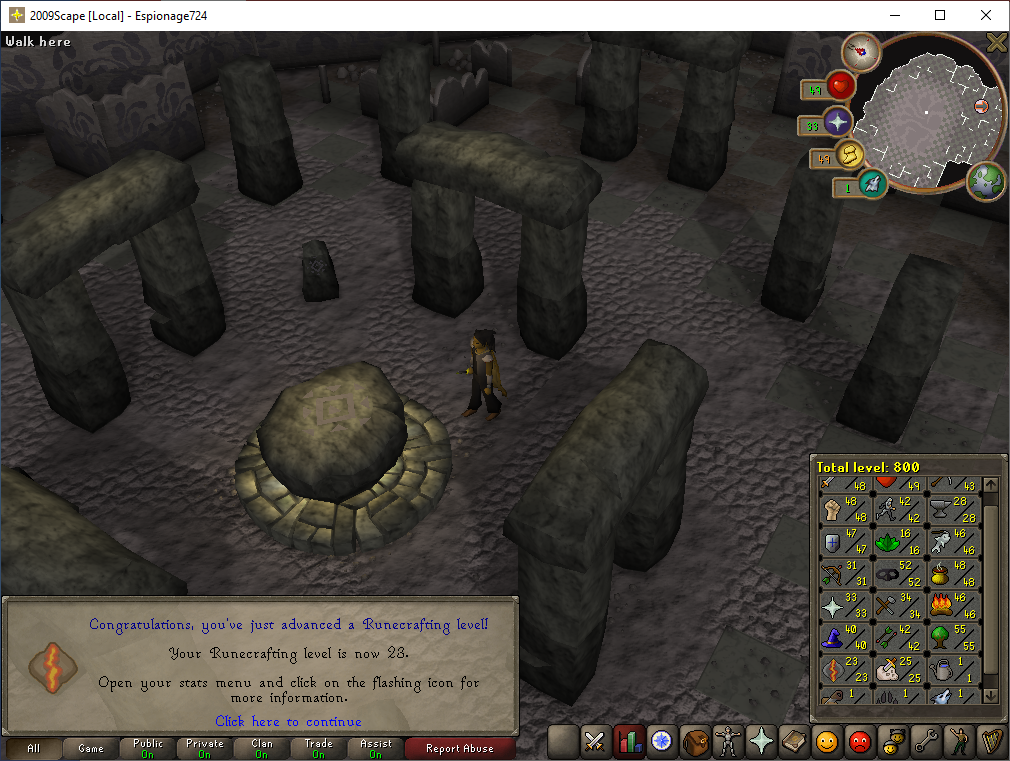Show the wrench options tab
Screen dimensions: 1010x761
(x=925, y=741)
